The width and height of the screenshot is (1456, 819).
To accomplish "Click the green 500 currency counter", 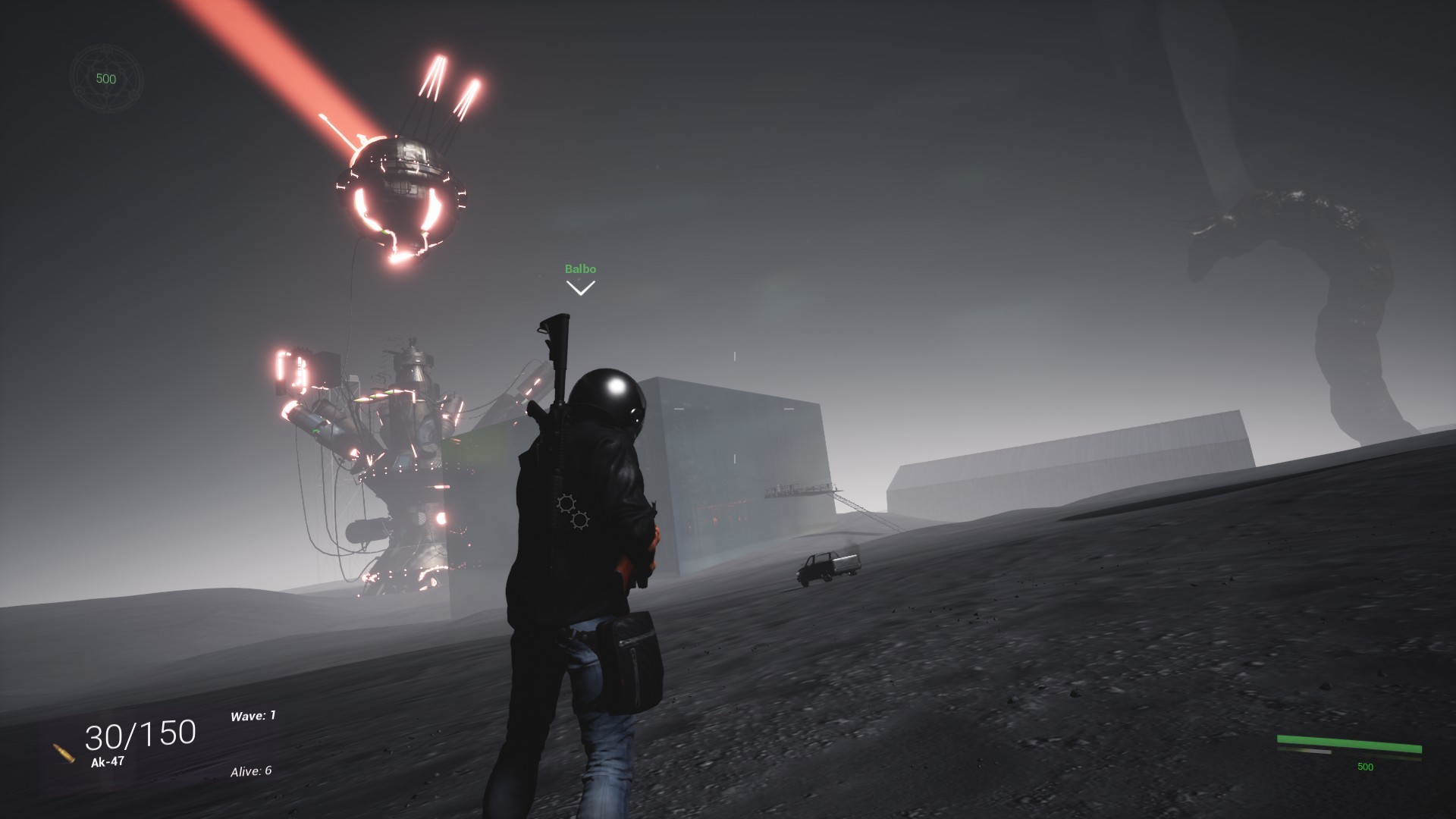I will [x=105, y=79].
